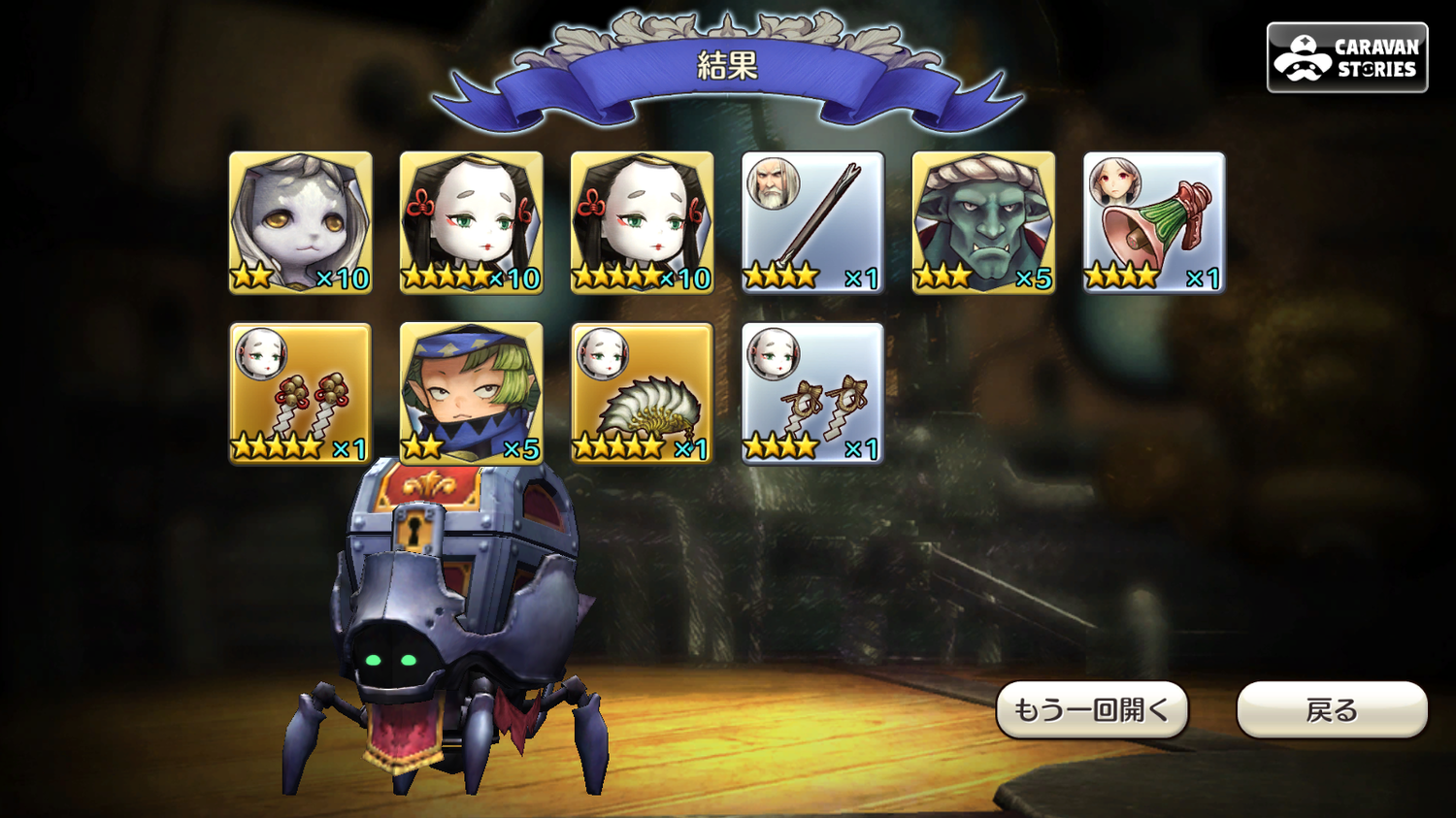The height and width of the screenshot is (818, 1456).
Task: View the gold five-star hairpins reward
Action: pos(301,393)
